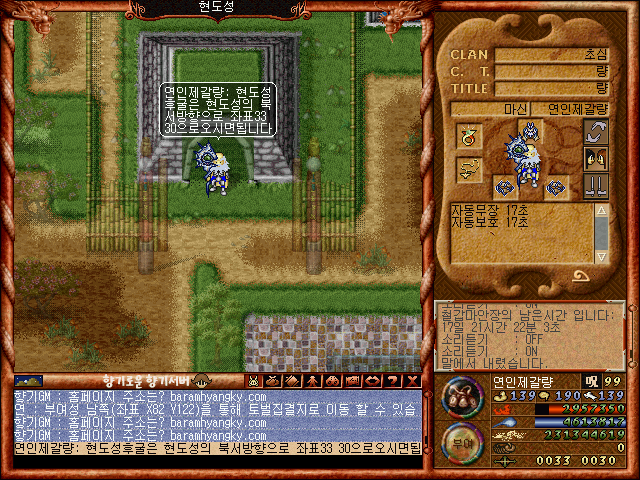This screenshot has width=640, height=480.
Task: Click the rabbit icon in the toolbar
Action: (255, 381)
